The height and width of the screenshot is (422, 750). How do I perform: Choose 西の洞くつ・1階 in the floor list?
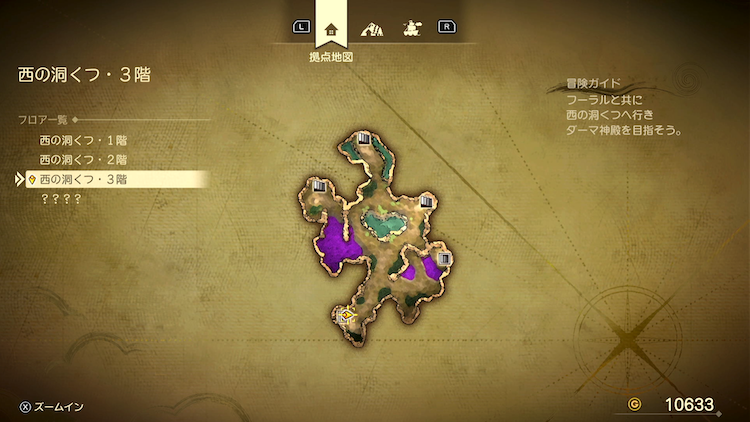pyautogui.click(x=83, y=140)
